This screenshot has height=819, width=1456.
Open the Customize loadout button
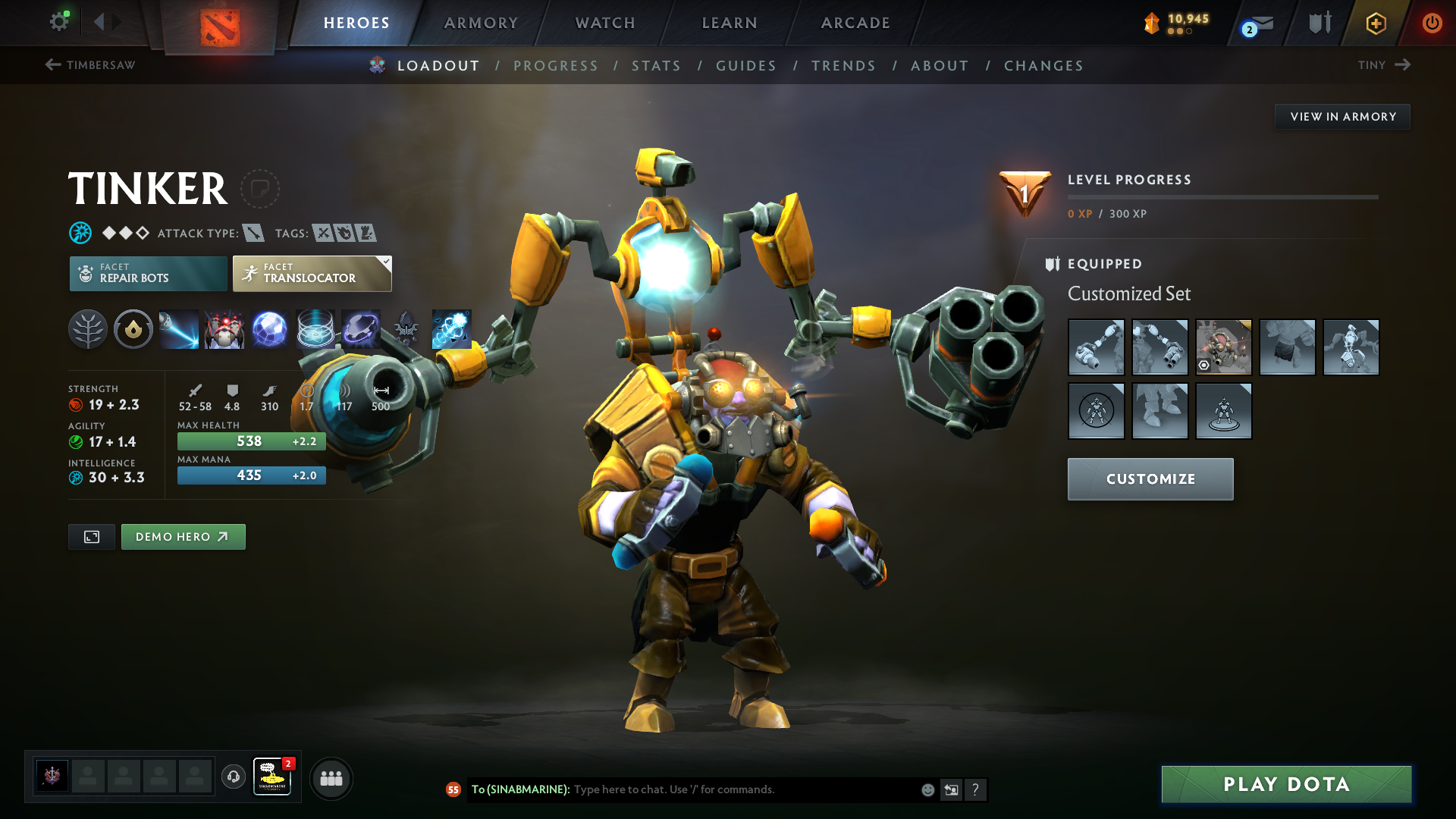point(1150,479)
